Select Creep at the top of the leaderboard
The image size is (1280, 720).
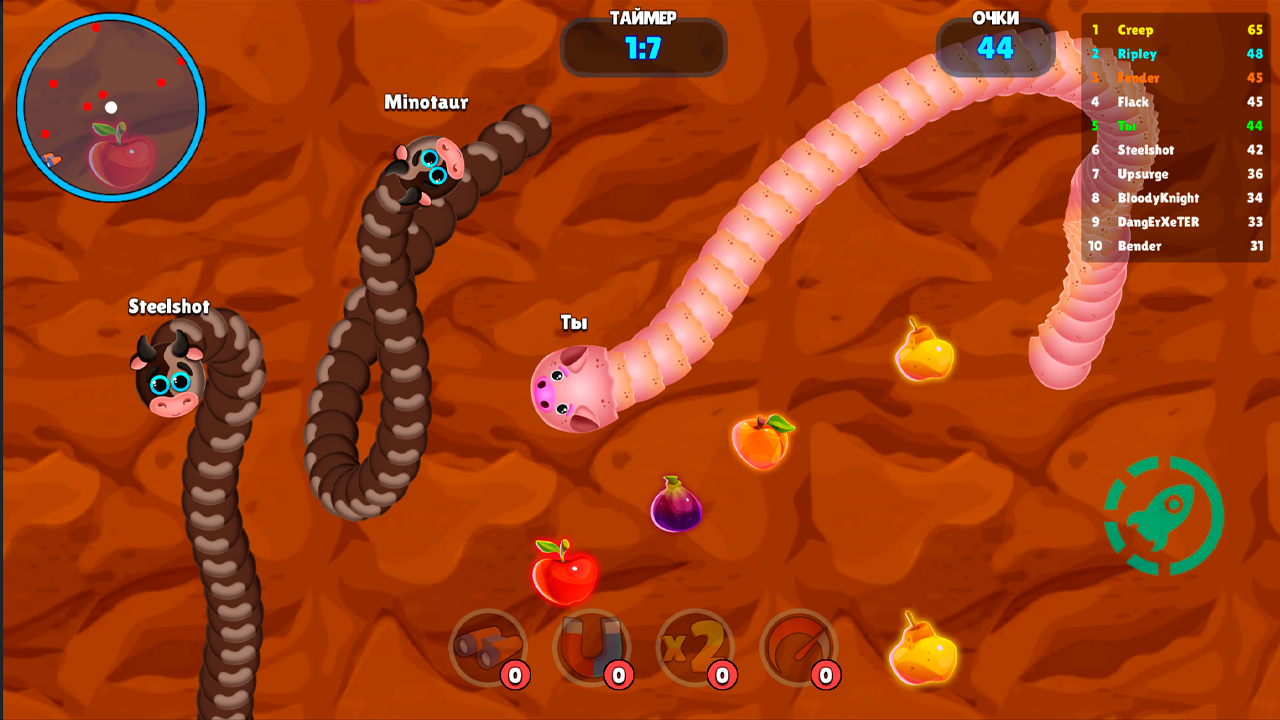click(x=1135, y=30)
